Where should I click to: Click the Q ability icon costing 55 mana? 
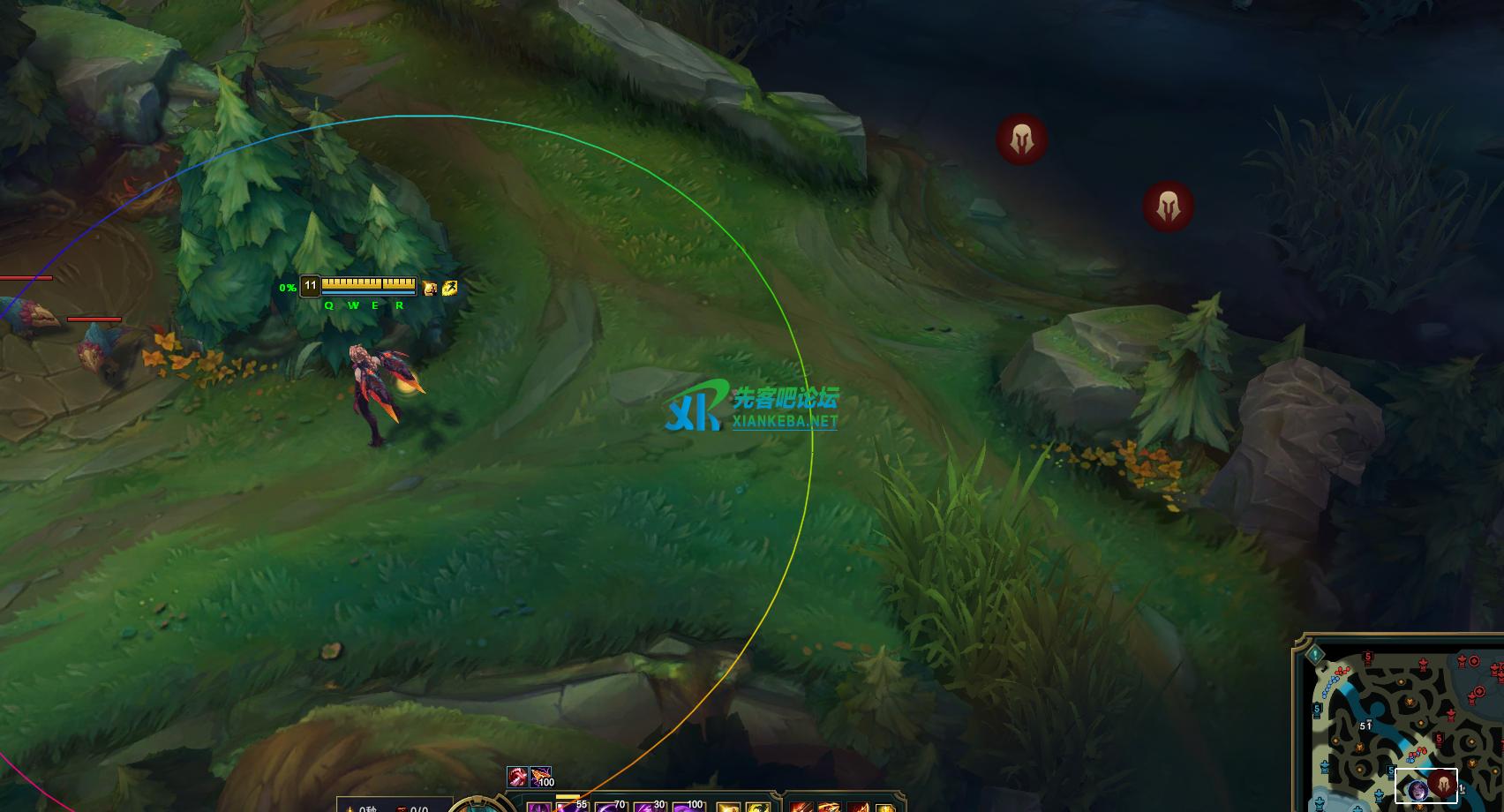(x=573, y=806)
